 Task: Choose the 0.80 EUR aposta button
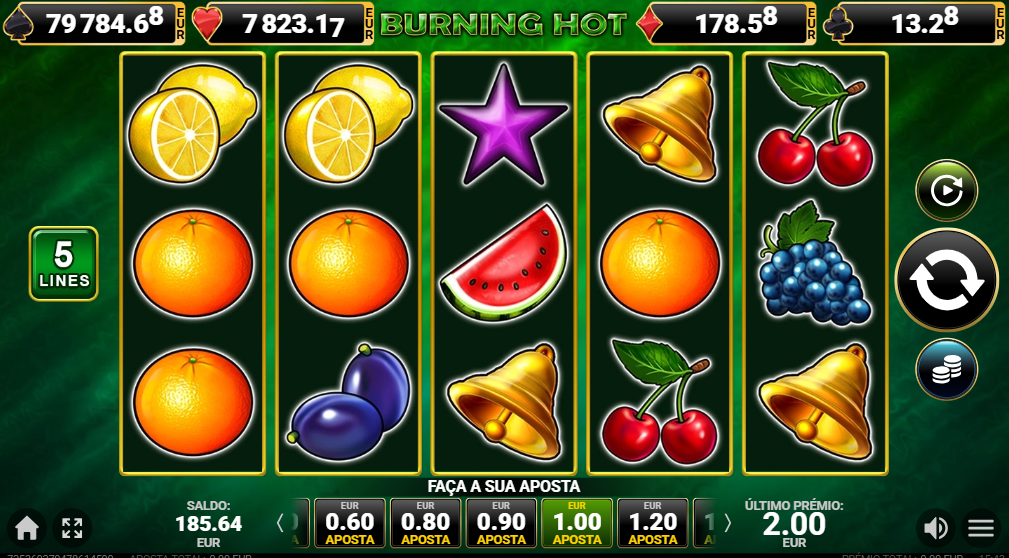[425, 523]
